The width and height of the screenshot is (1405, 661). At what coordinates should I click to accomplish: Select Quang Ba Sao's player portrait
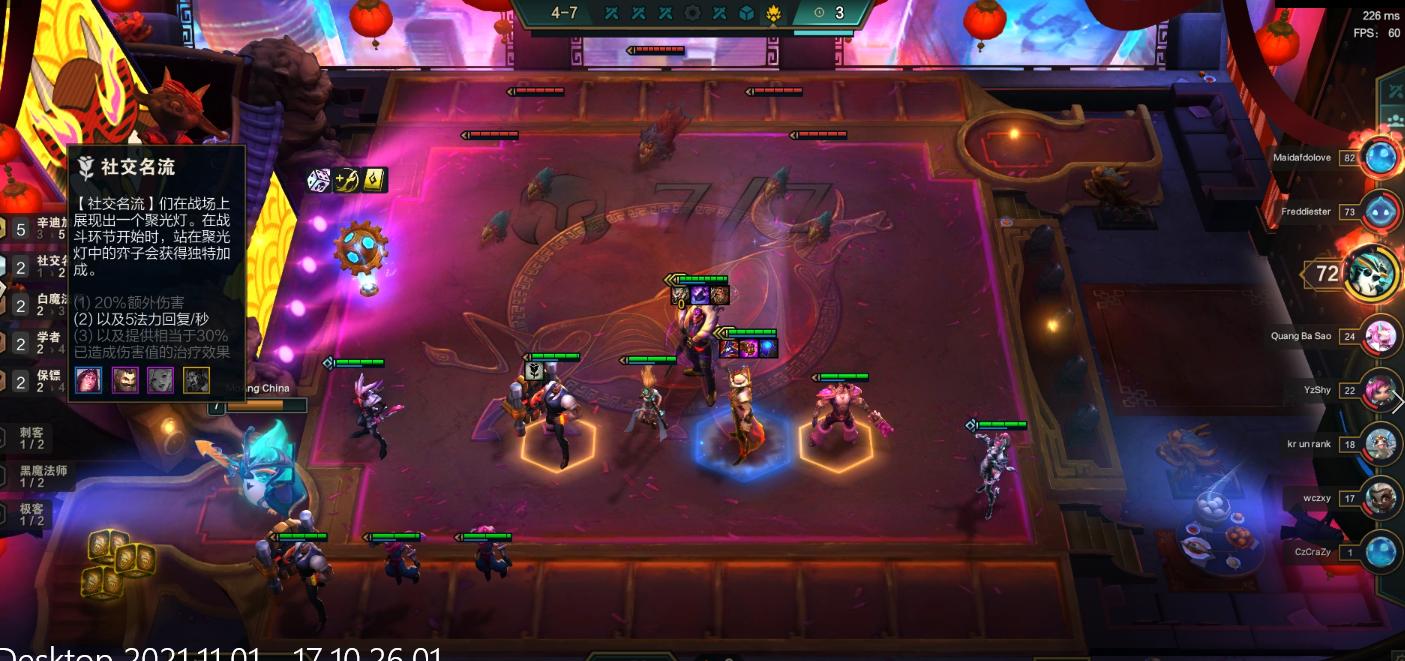(1381, 336)
